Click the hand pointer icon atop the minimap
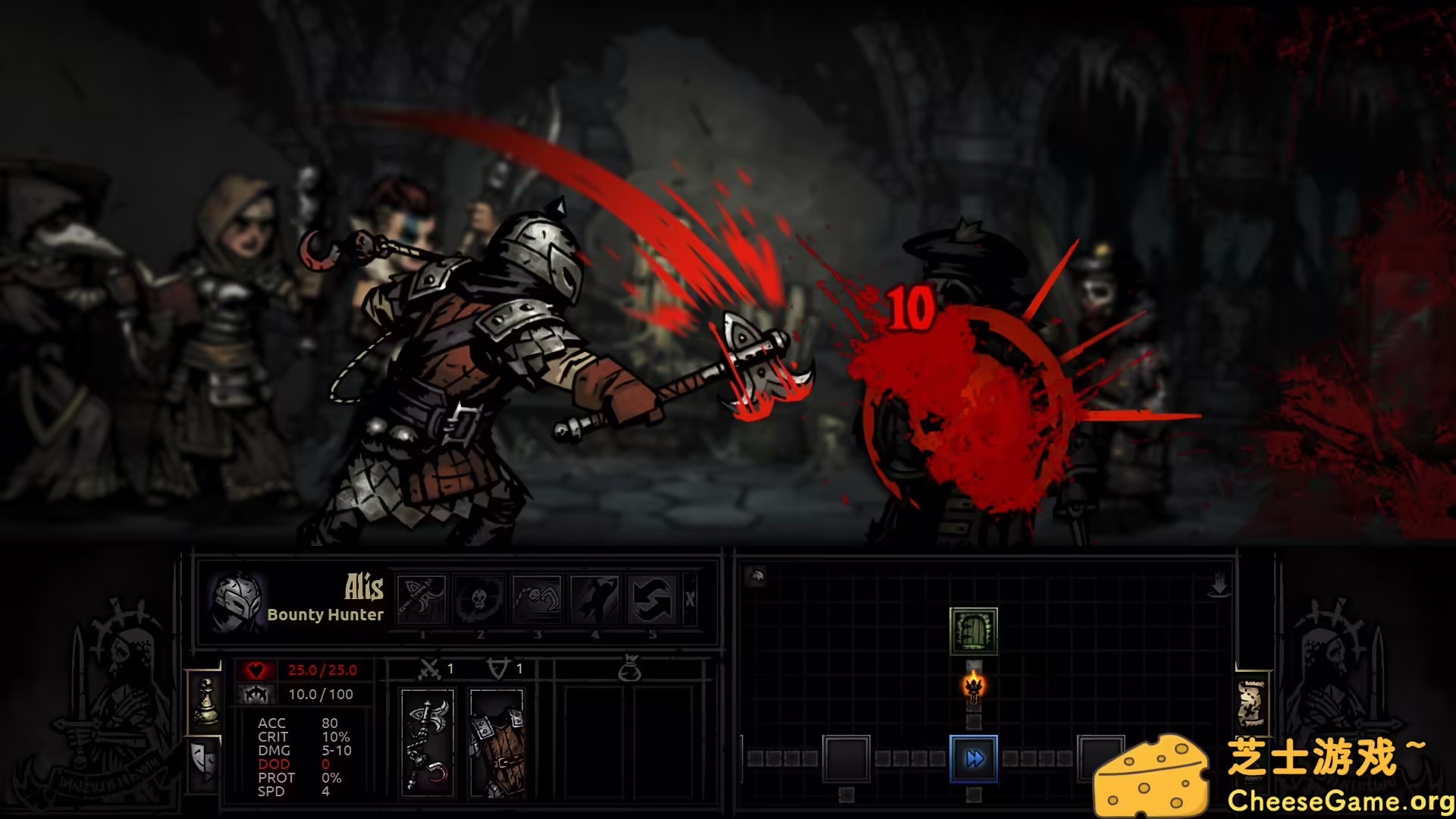 1219,584
